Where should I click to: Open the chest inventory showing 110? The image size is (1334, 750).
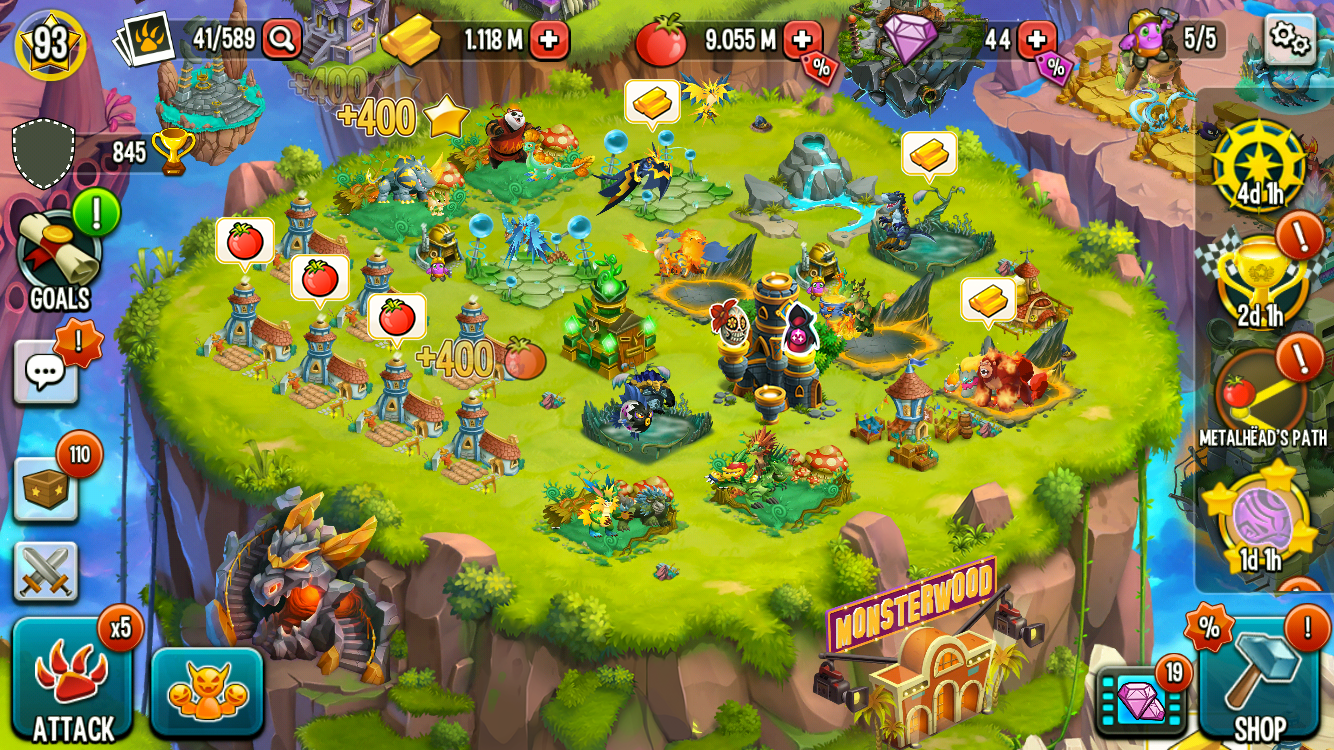click(x=46, y=489)
